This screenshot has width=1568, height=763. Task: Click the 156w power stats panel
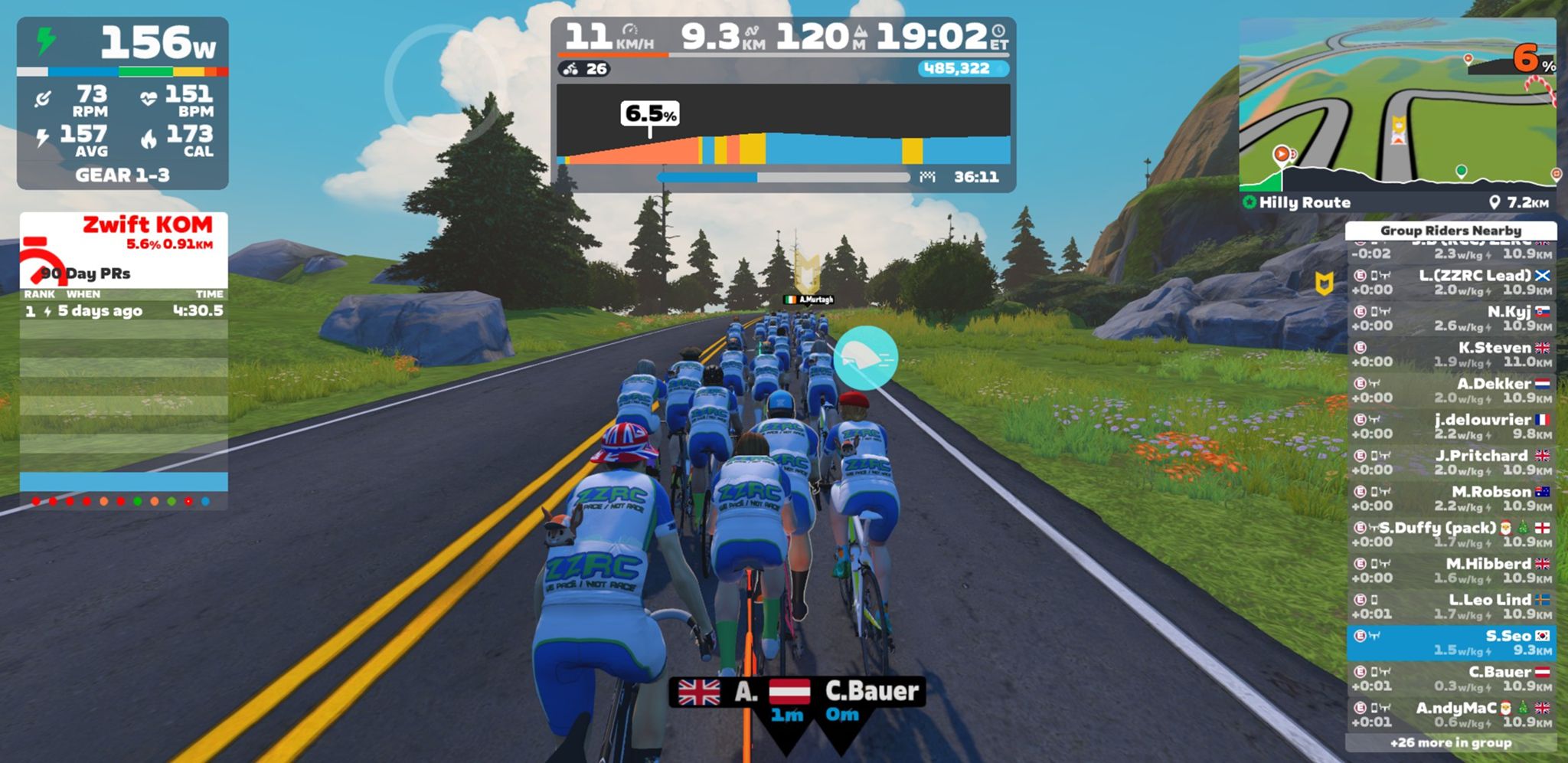122,103
